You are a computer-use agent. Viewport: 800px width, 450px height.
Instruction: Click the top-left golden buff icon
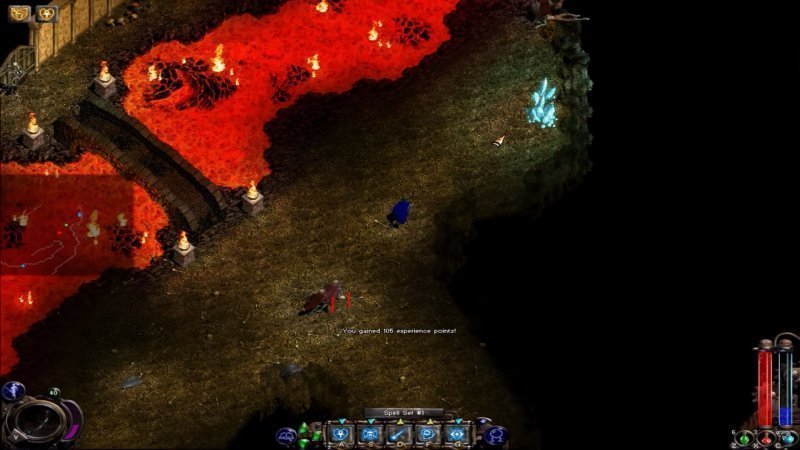19,14
